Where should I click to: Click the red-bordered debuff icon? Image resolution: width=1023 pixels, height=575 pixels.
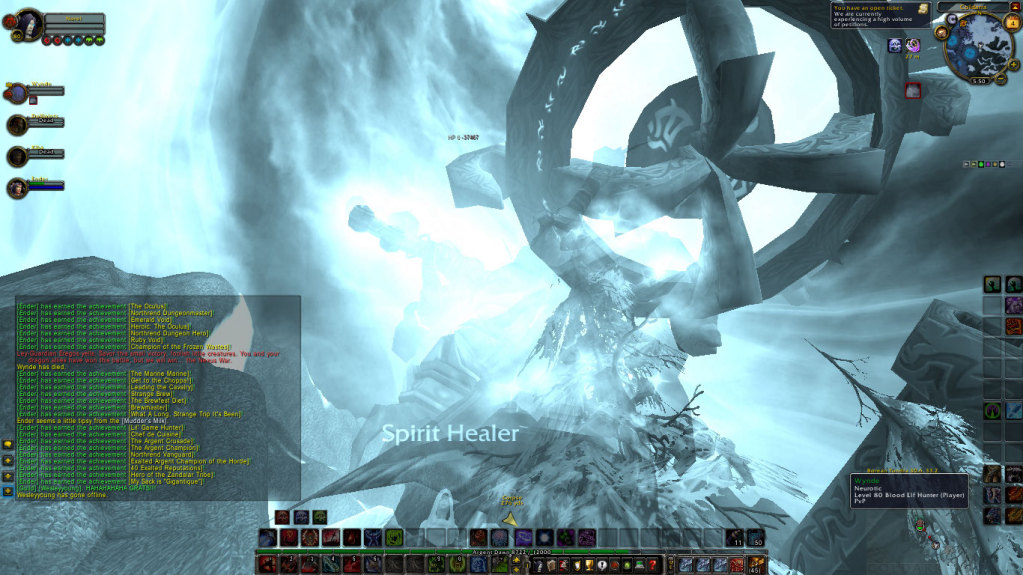tap(912, 91)
